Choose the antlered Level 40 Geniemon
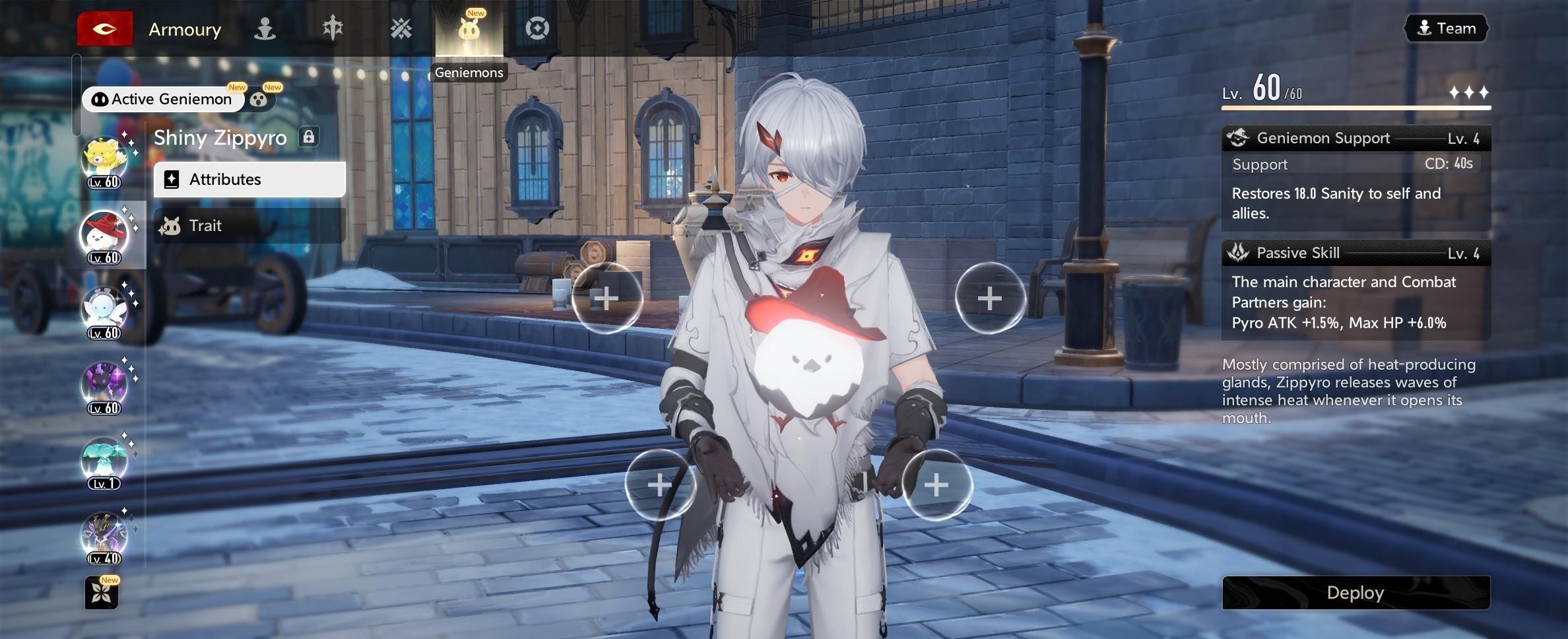Image resolution: width=1568 pixels, height=639 pixels. pyautogui.click(x=104, y=537)
